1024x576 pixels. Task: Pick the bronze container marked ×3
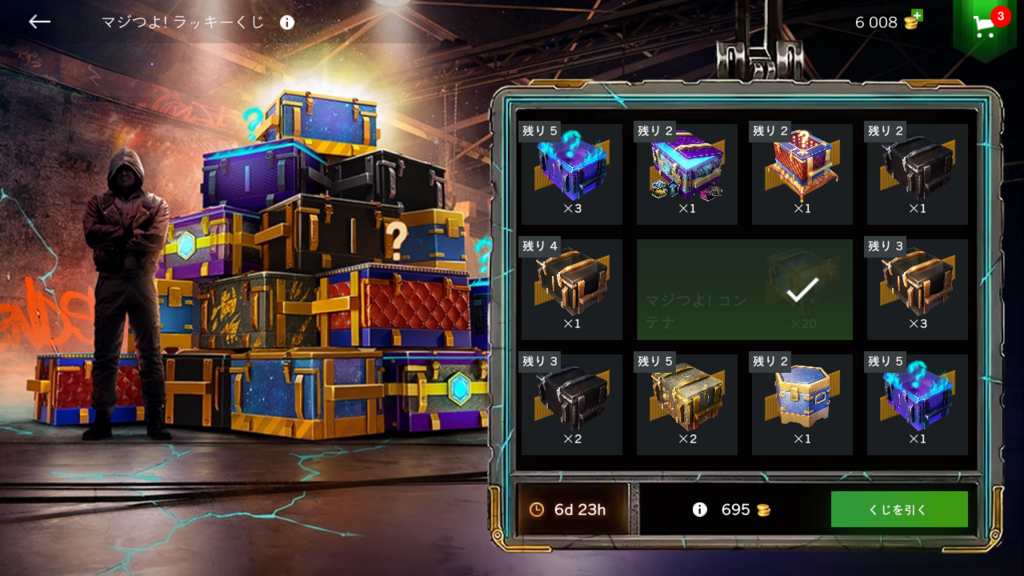tap(917, 289)
